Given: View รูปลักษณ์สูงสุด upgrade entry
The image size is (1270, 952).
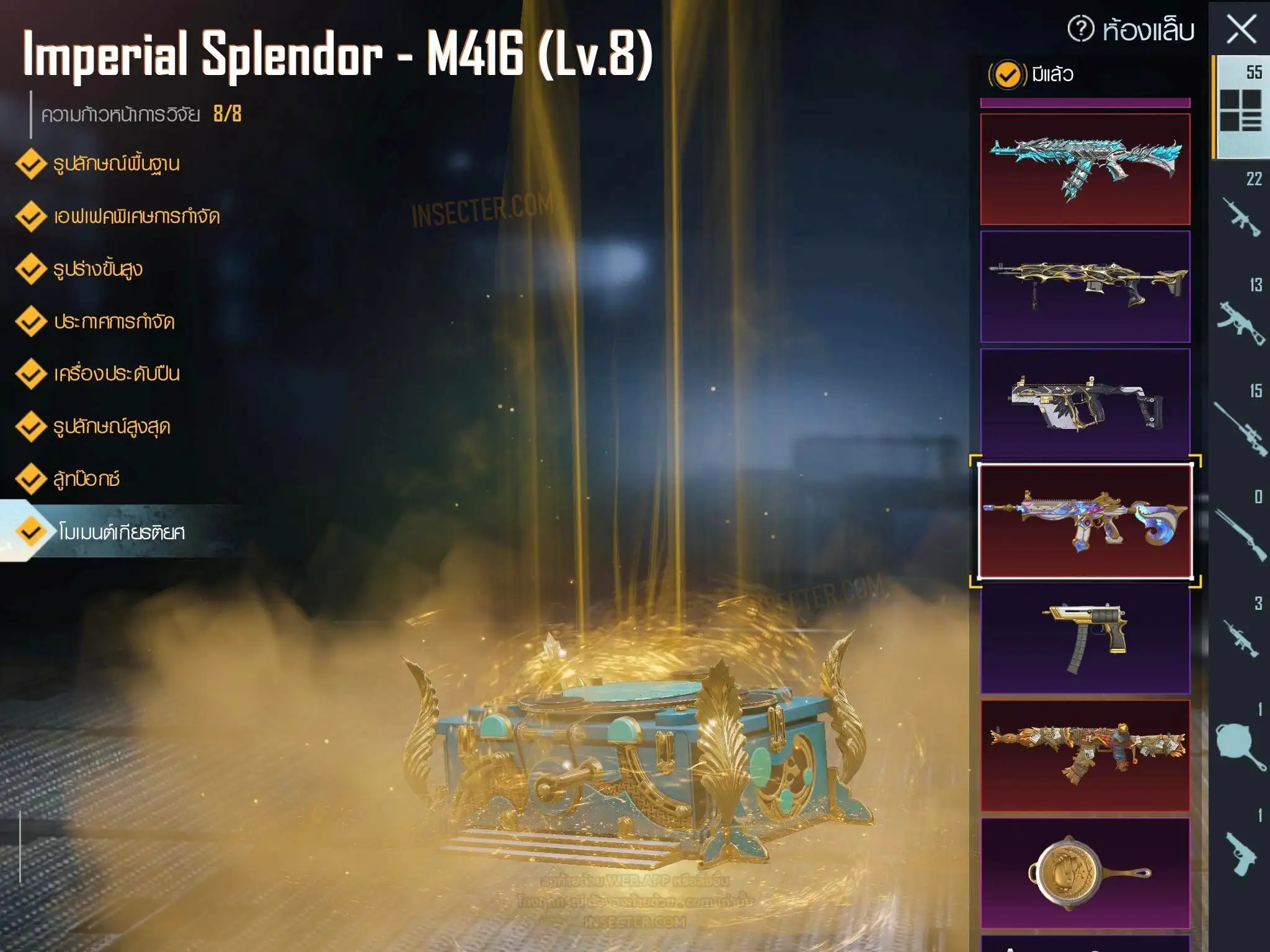Looking at the screenshot, I should pos(111,427).
